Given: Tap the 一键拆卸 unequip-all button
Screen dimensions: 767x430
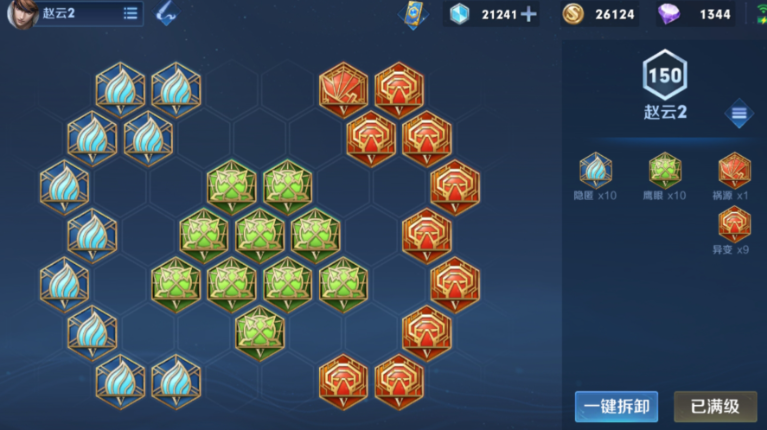Looking at the screenshot, I should click(616, 407).
